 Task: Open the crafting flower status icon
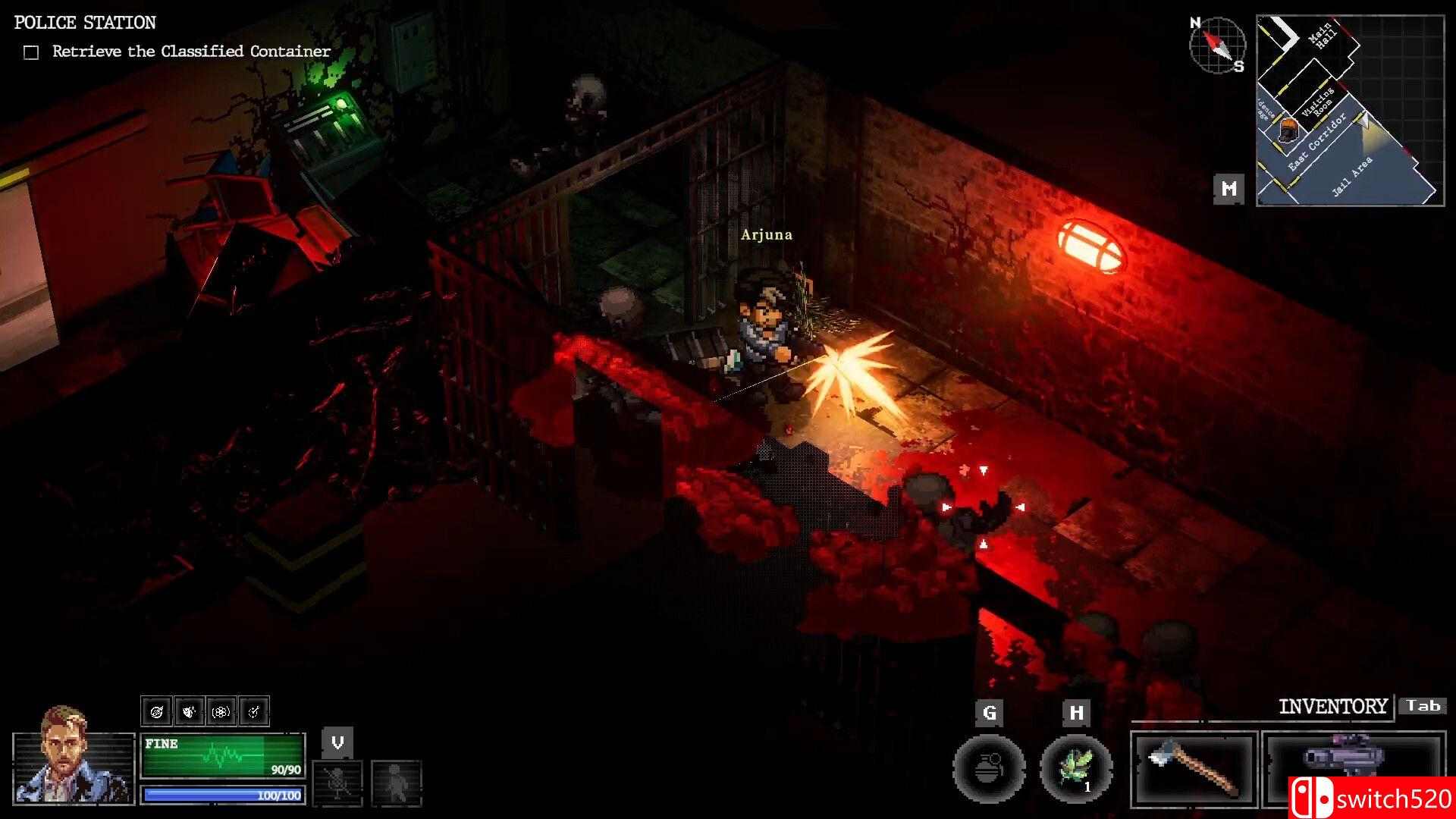pos(221,711)
